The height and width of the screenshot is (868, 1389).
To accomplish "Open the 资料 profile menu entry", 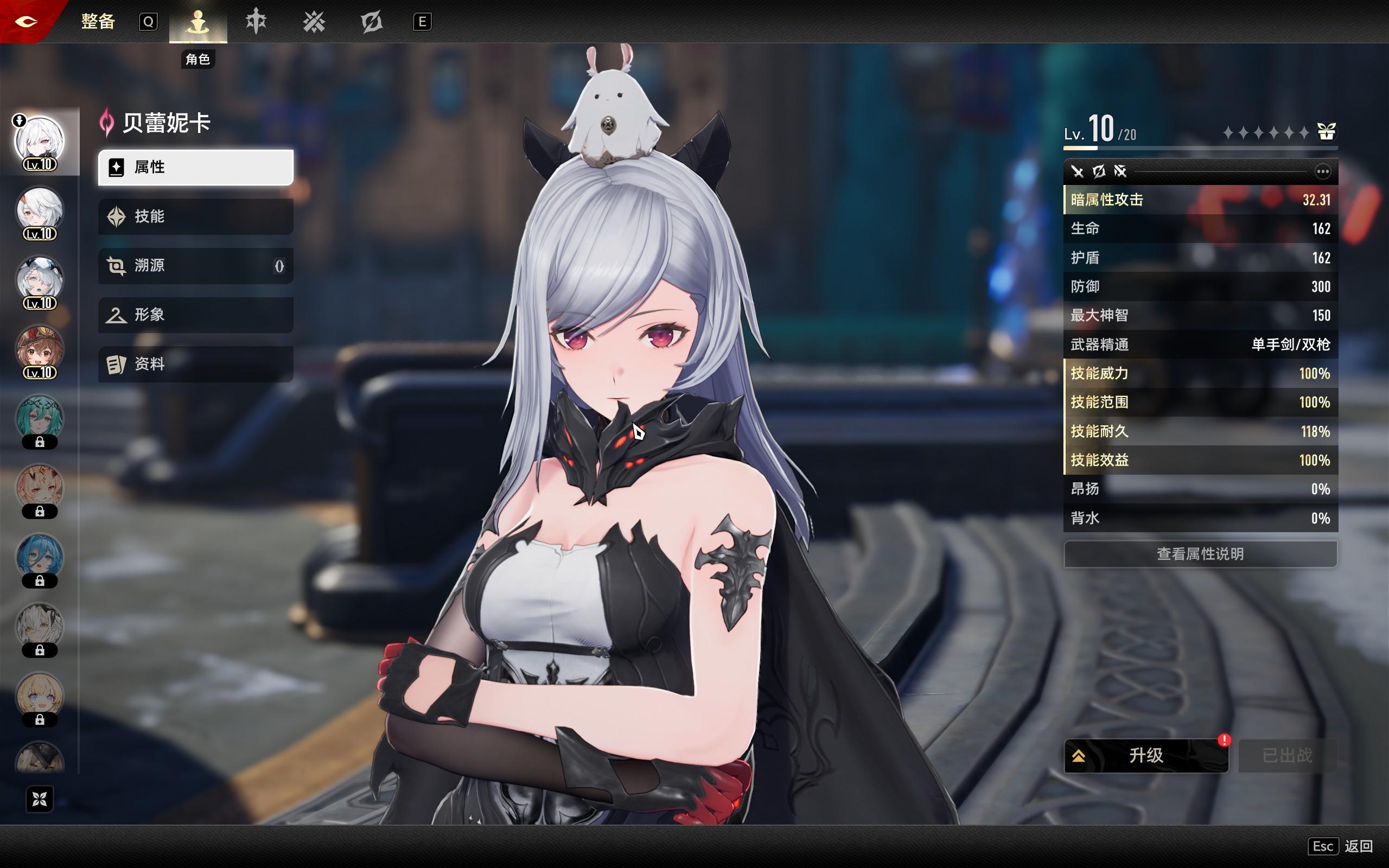I will click(x=195, y=364).
